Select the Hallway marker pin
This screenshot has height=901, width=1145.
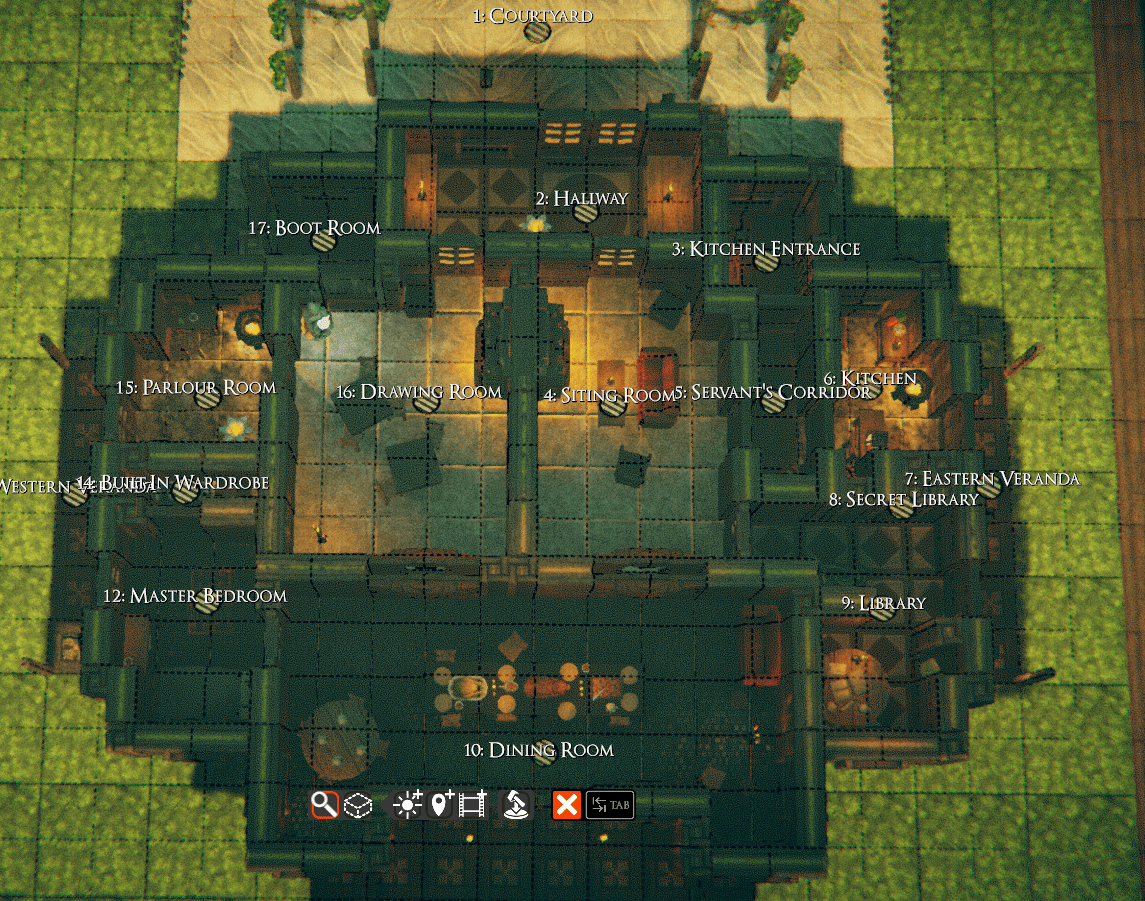586,213
